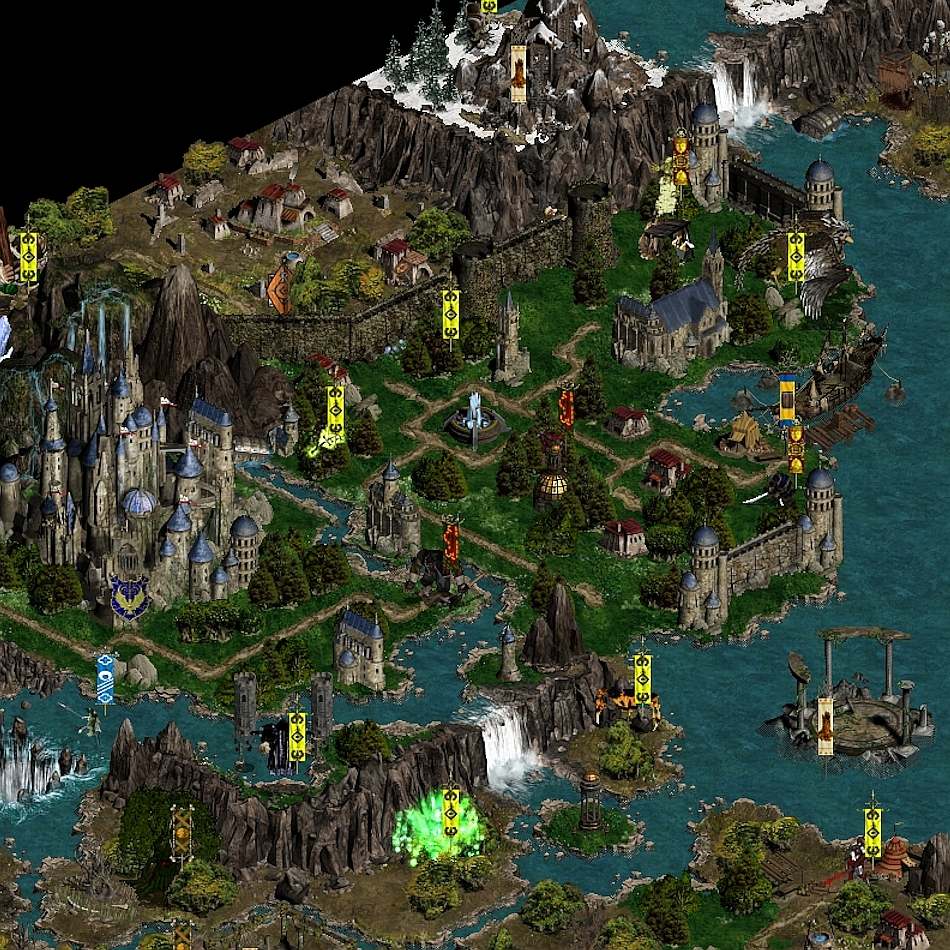
Task: Open the yellow banner over the green glowing portal
Action: coord(451,811)
